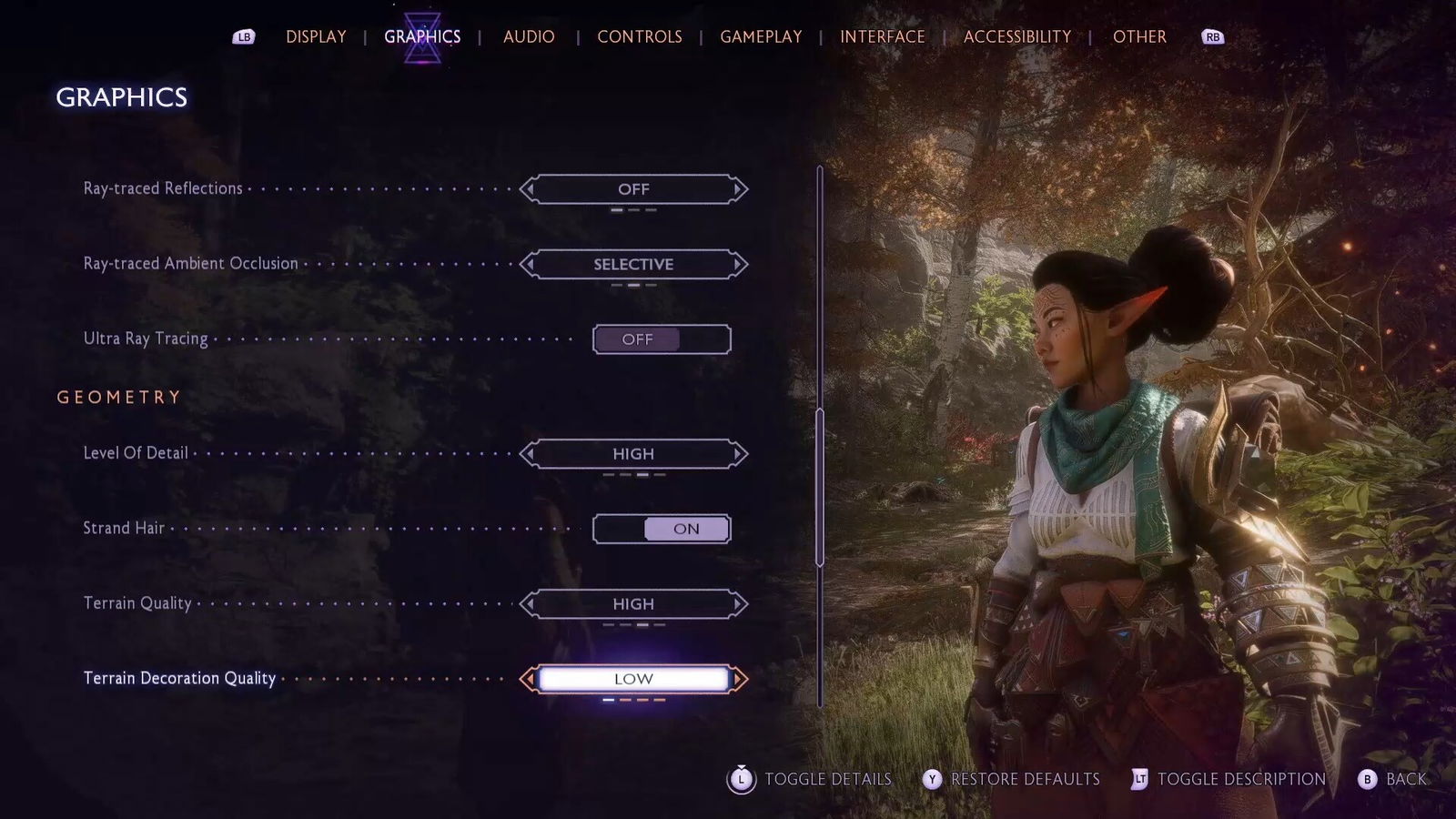Click Toggle Details option
This screenshot has width=1456, height=819.
coord(812,779)
